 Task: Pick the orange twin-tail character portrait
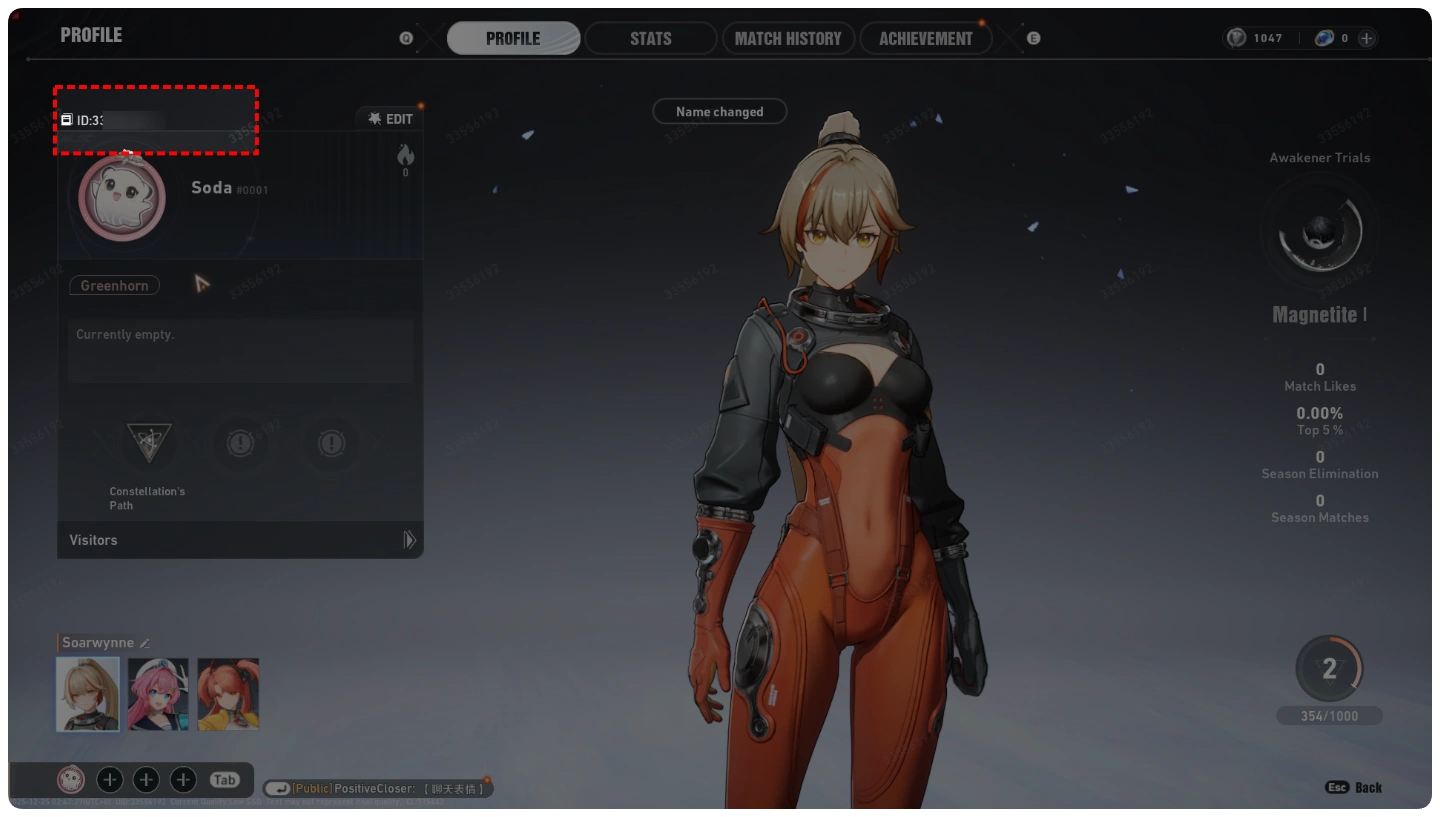228,694
